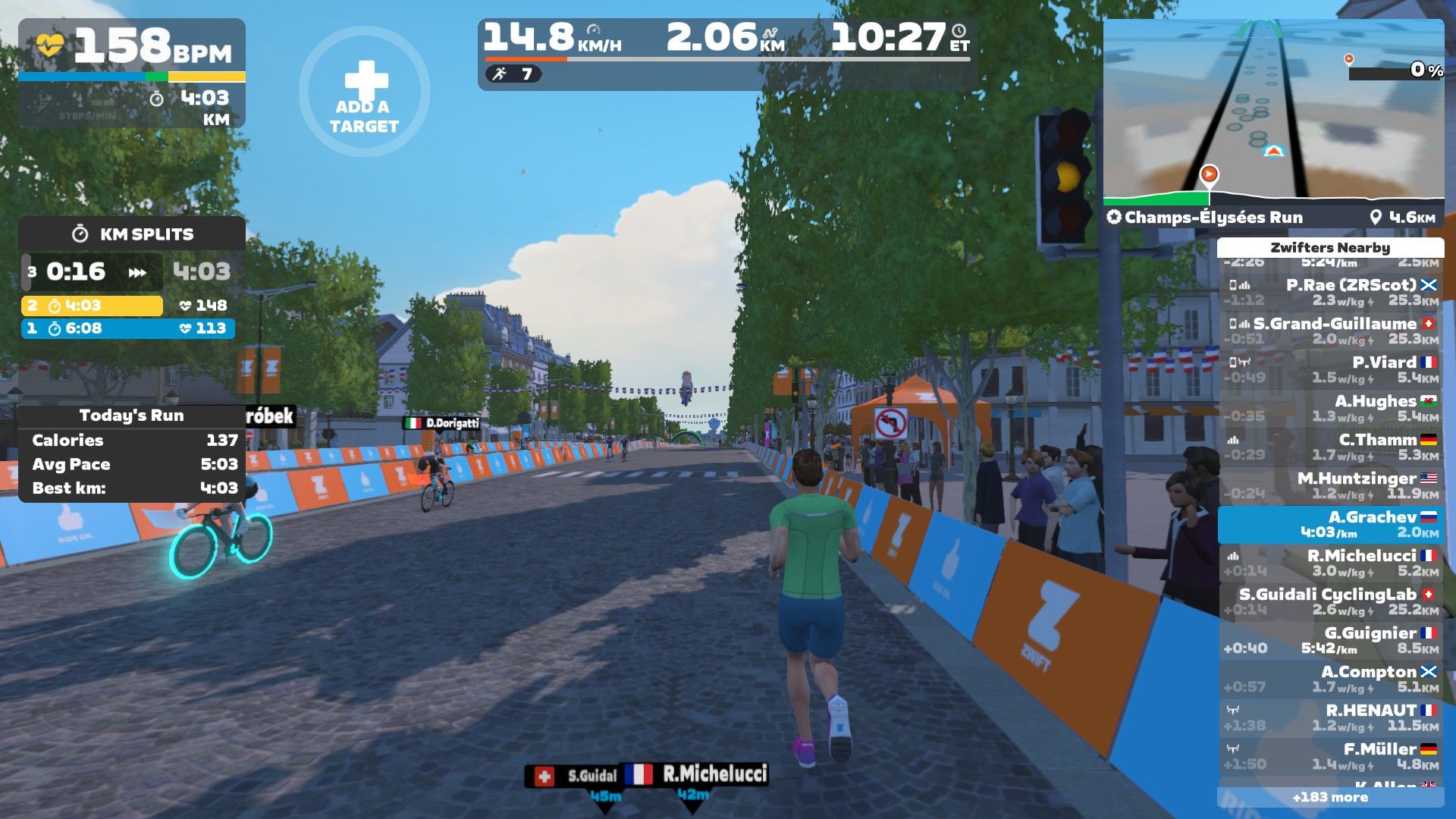
Task: Select A.Hughes in Zwifters Nearby
Action: [x=1331, y=409]
